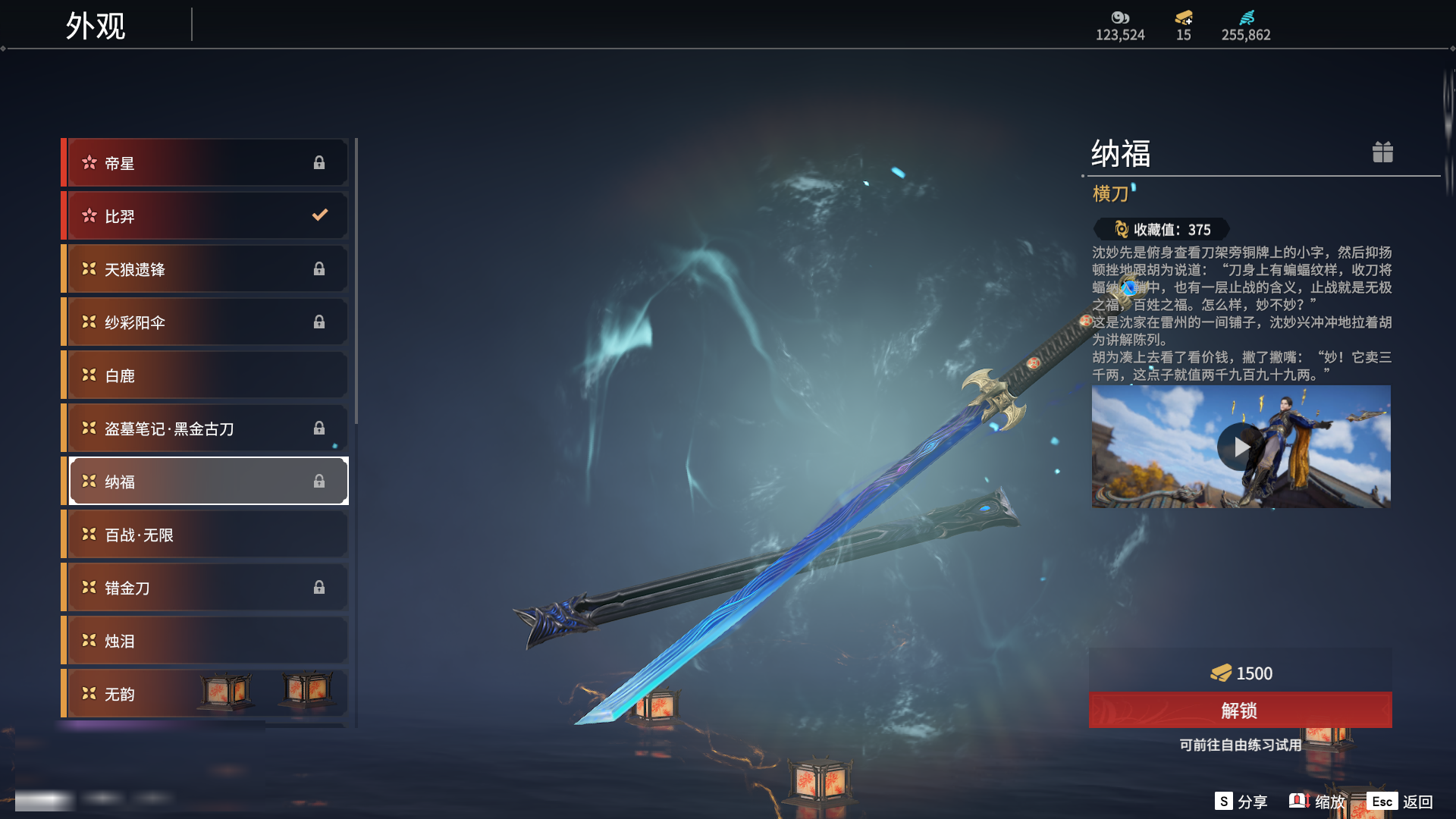Share the skin with 分享
This screenshot has width=1456, height=819.
(x=1241, y=802)
